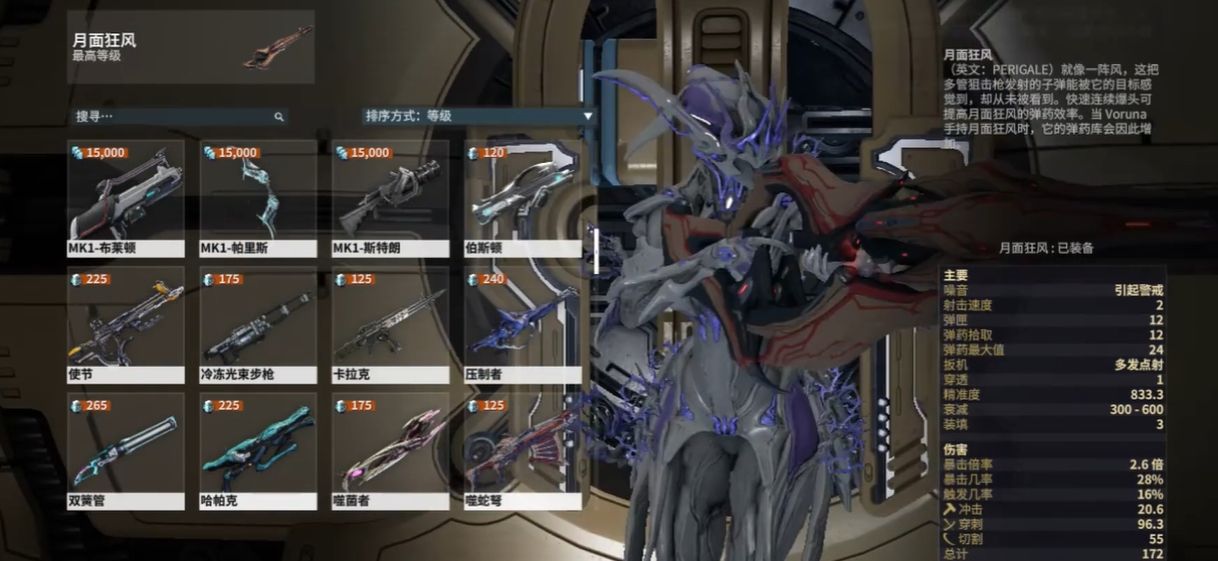1218x561 pixels.
Task: Open the 排序方式 sort dropdown
Action: pyautogui.click(x=478, y=116)
